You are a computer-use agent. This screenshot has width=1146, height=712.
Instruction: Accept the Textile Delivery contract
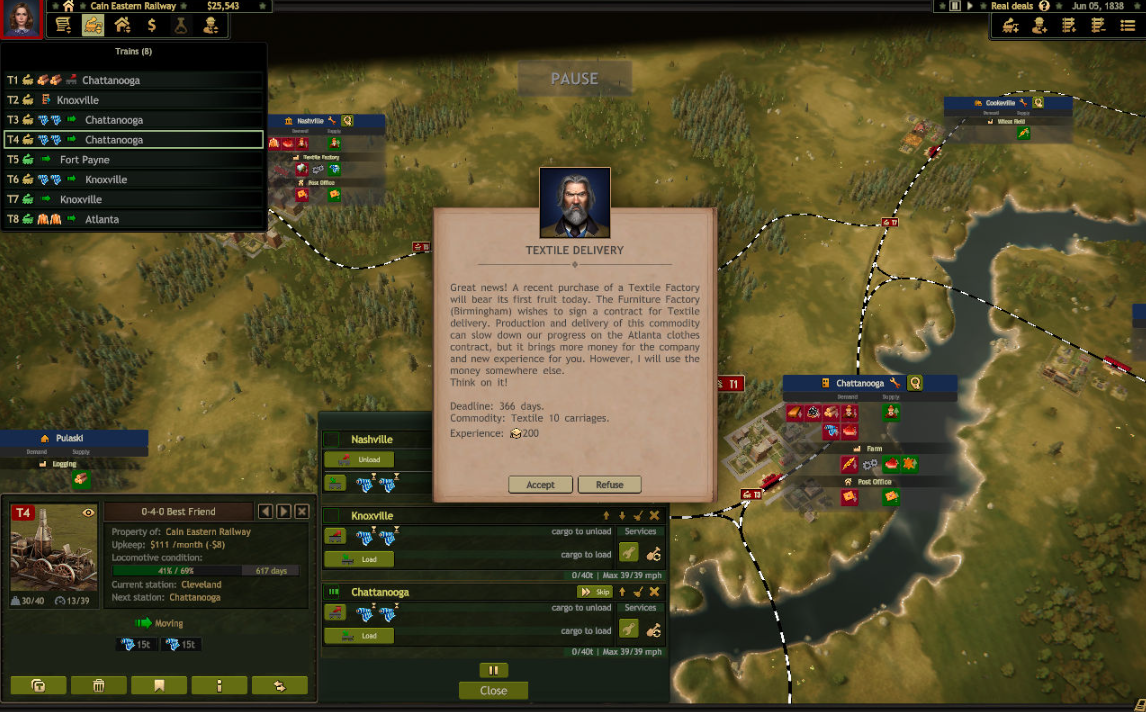[x=540, y=485]
